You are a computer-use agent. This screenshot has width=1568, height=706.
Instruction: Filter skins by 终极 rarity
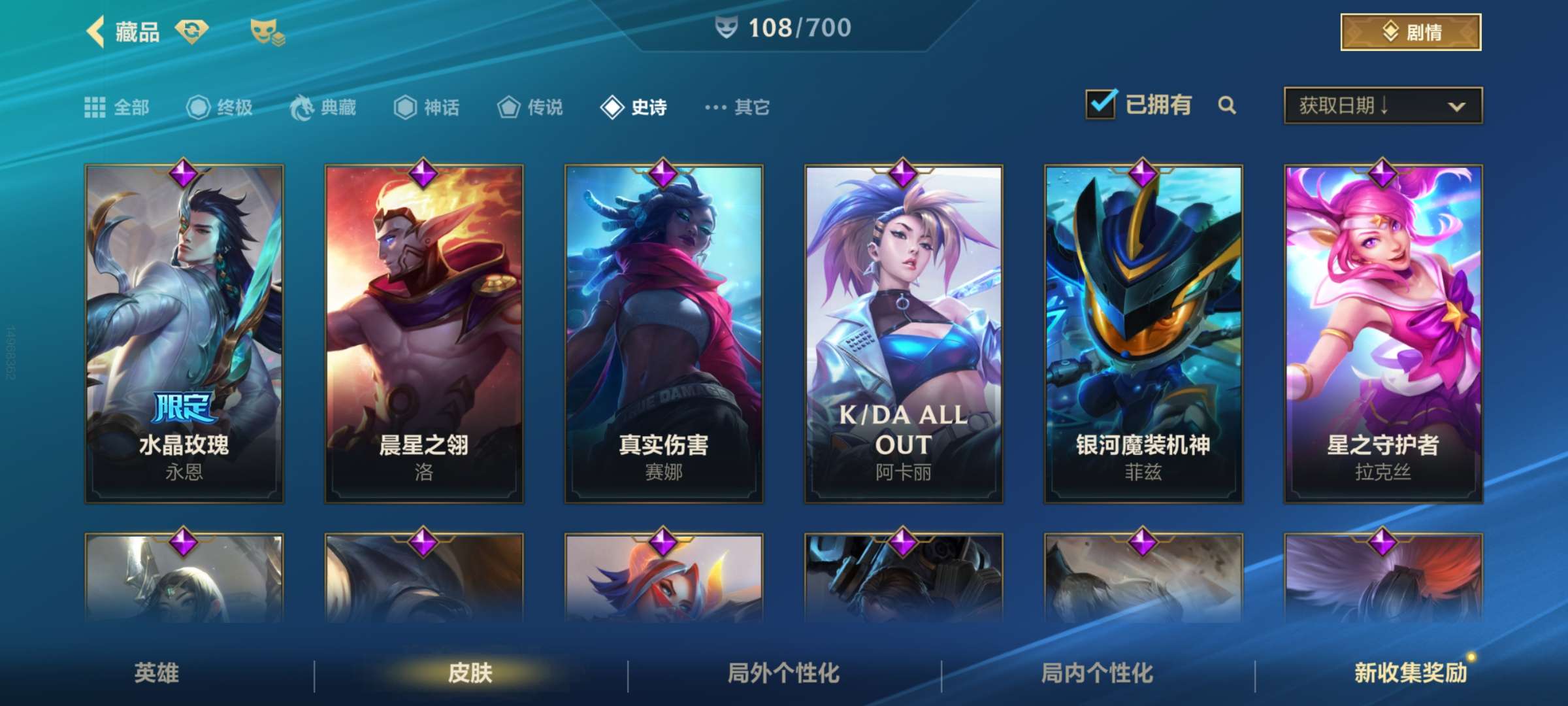coord(220,107)
